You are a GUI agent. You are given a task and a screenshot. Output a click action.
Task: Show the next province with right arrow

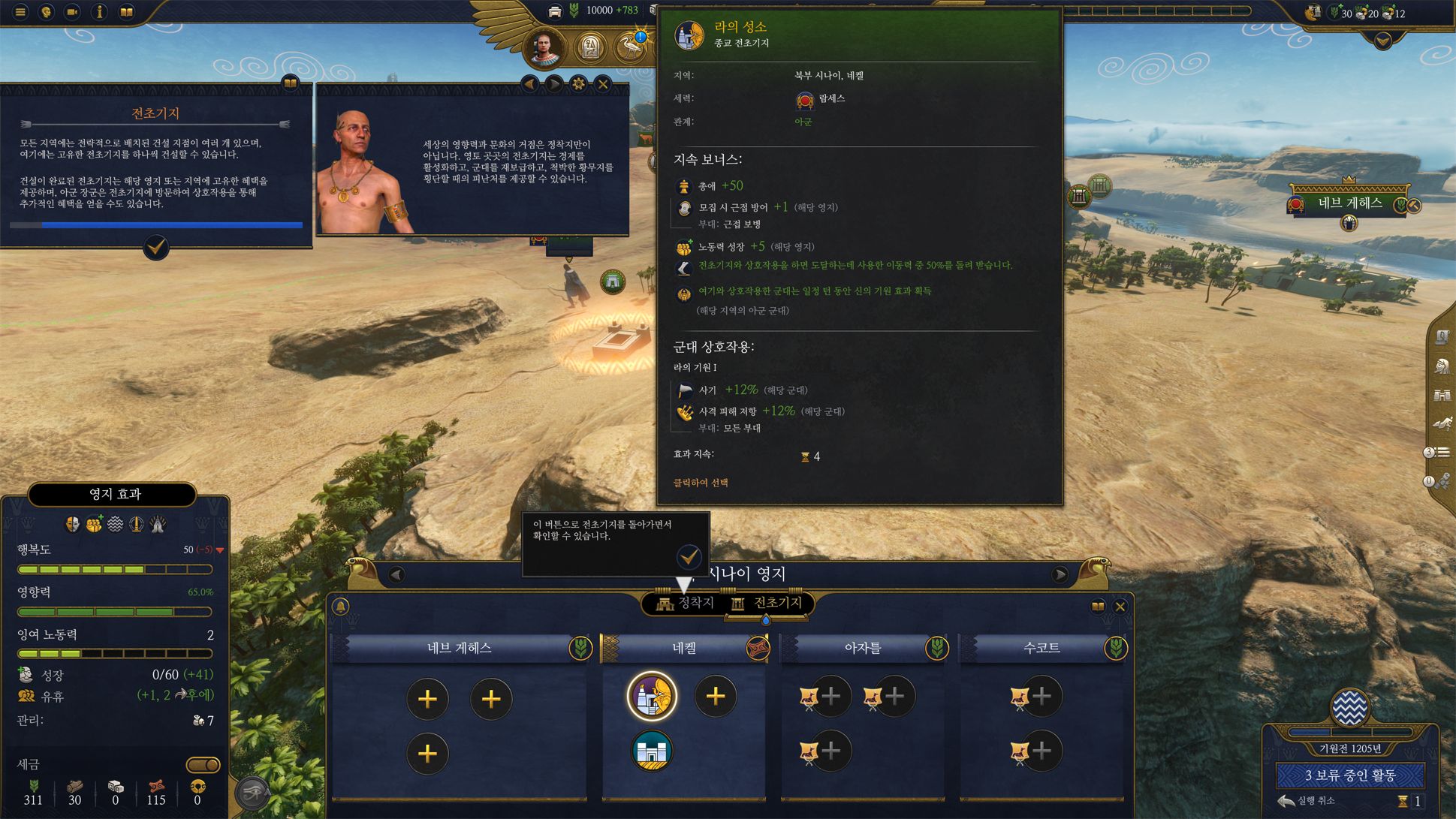tap(1060, 575)
